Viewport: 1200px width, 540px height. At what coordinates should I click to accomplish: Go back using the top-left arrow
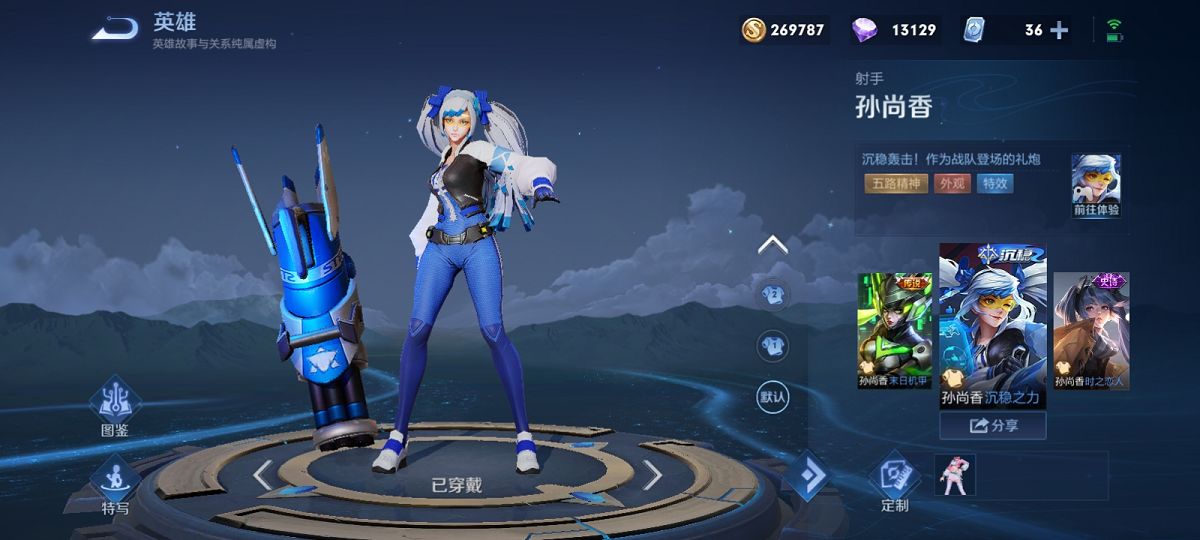[115, 29]
